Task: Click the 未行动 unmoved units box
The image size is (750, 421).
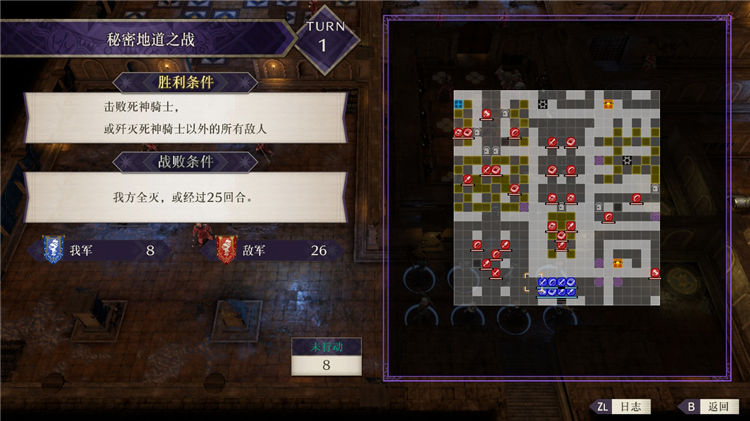Action: tap(325, 358)
